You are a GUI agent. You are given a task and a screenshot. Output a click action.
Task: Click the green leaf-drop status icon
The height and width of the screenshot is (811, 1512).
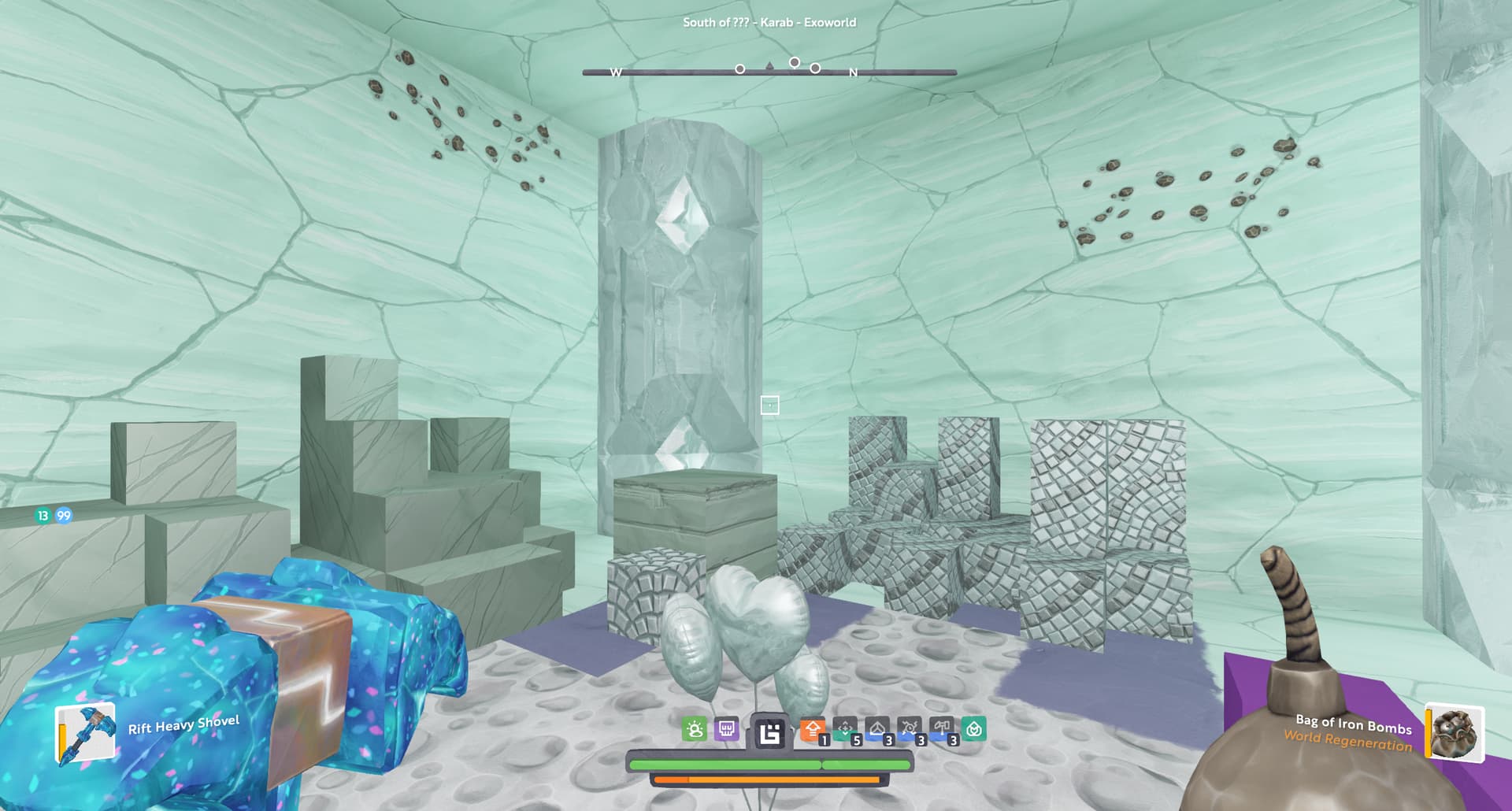tap(974, 729)
